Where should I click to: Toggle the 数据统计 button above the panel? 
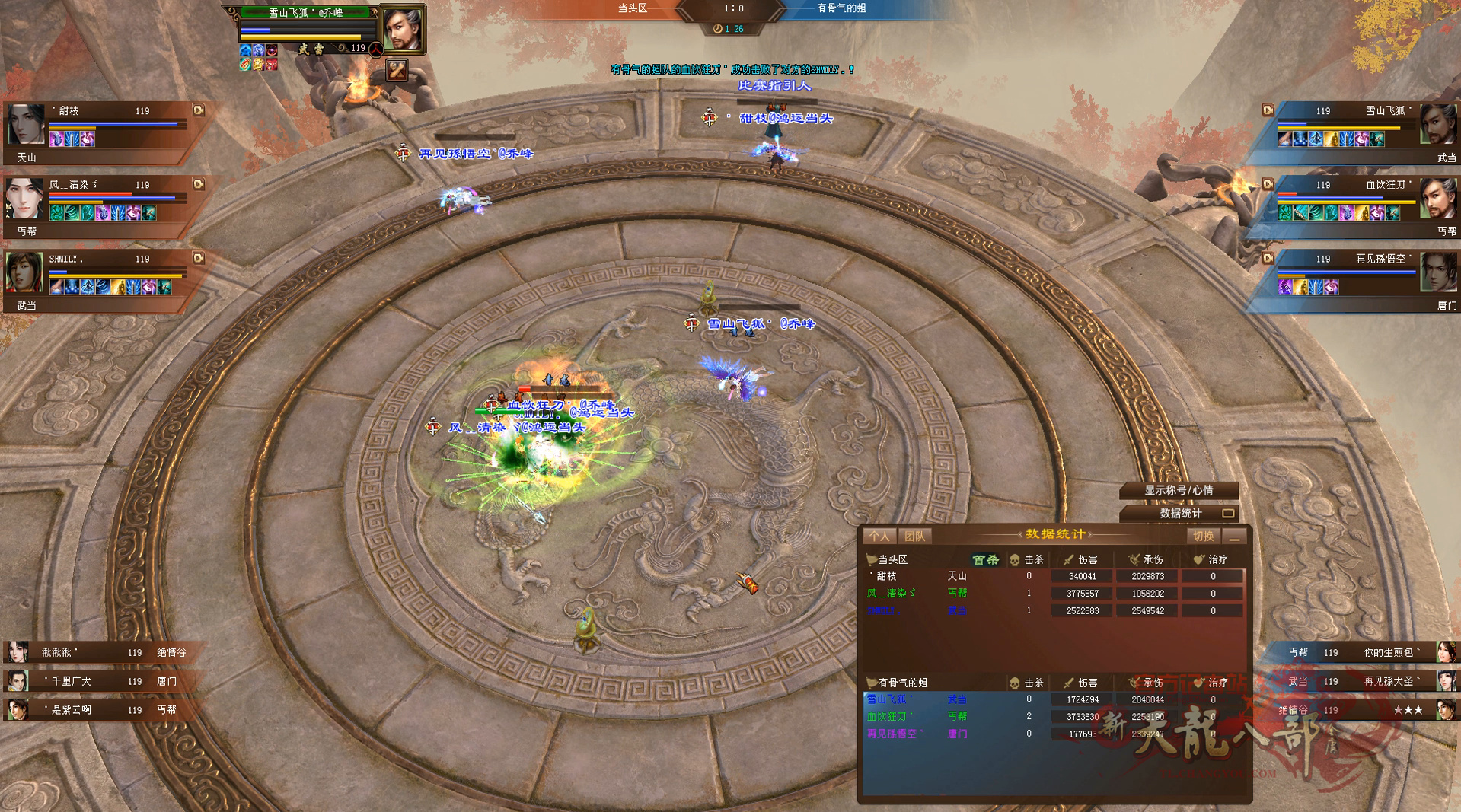point(1180,514)
